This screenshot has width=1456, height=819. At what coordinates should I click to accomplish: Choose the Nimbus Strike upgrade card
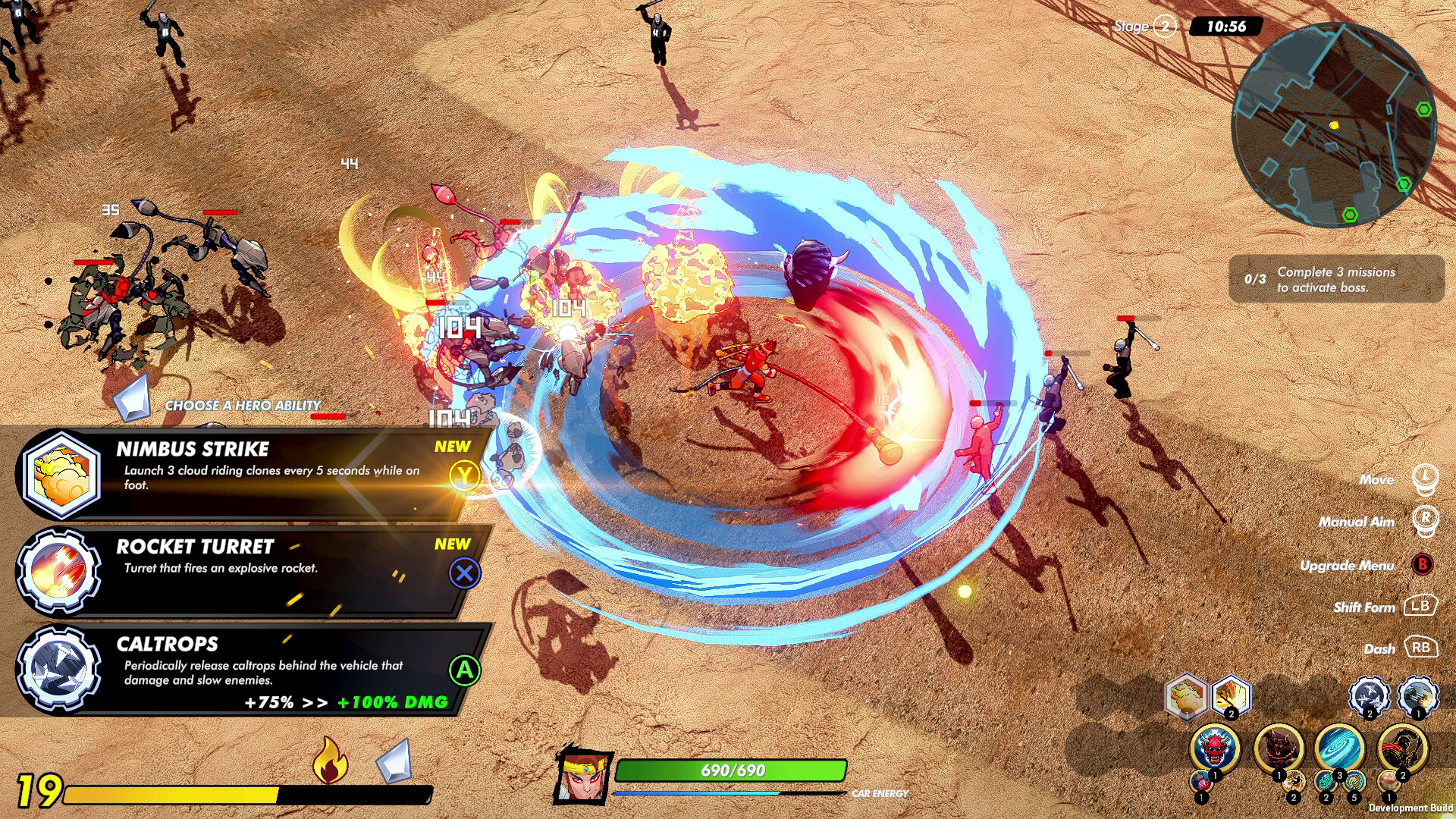(250, 470)
